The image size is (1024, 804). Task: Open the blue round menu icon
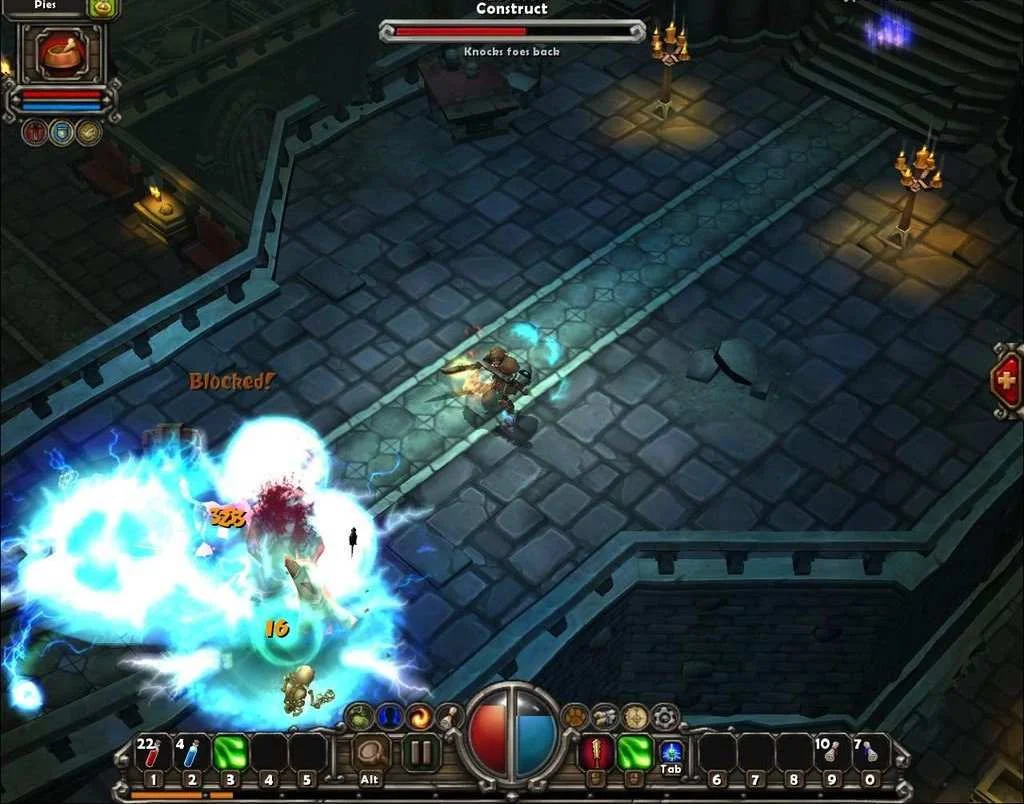(389, 716)
